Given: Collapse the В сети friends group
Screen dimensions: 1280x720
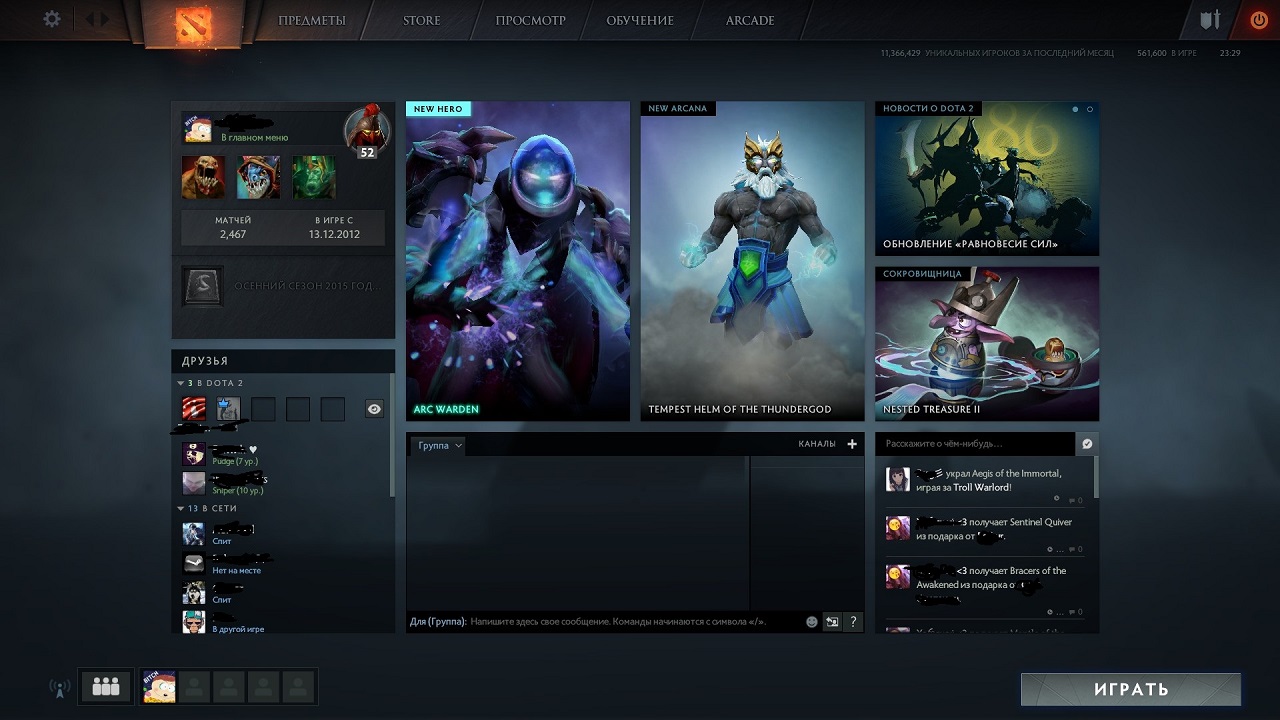Looking at the screenshot, I should [x=181, y=509].
